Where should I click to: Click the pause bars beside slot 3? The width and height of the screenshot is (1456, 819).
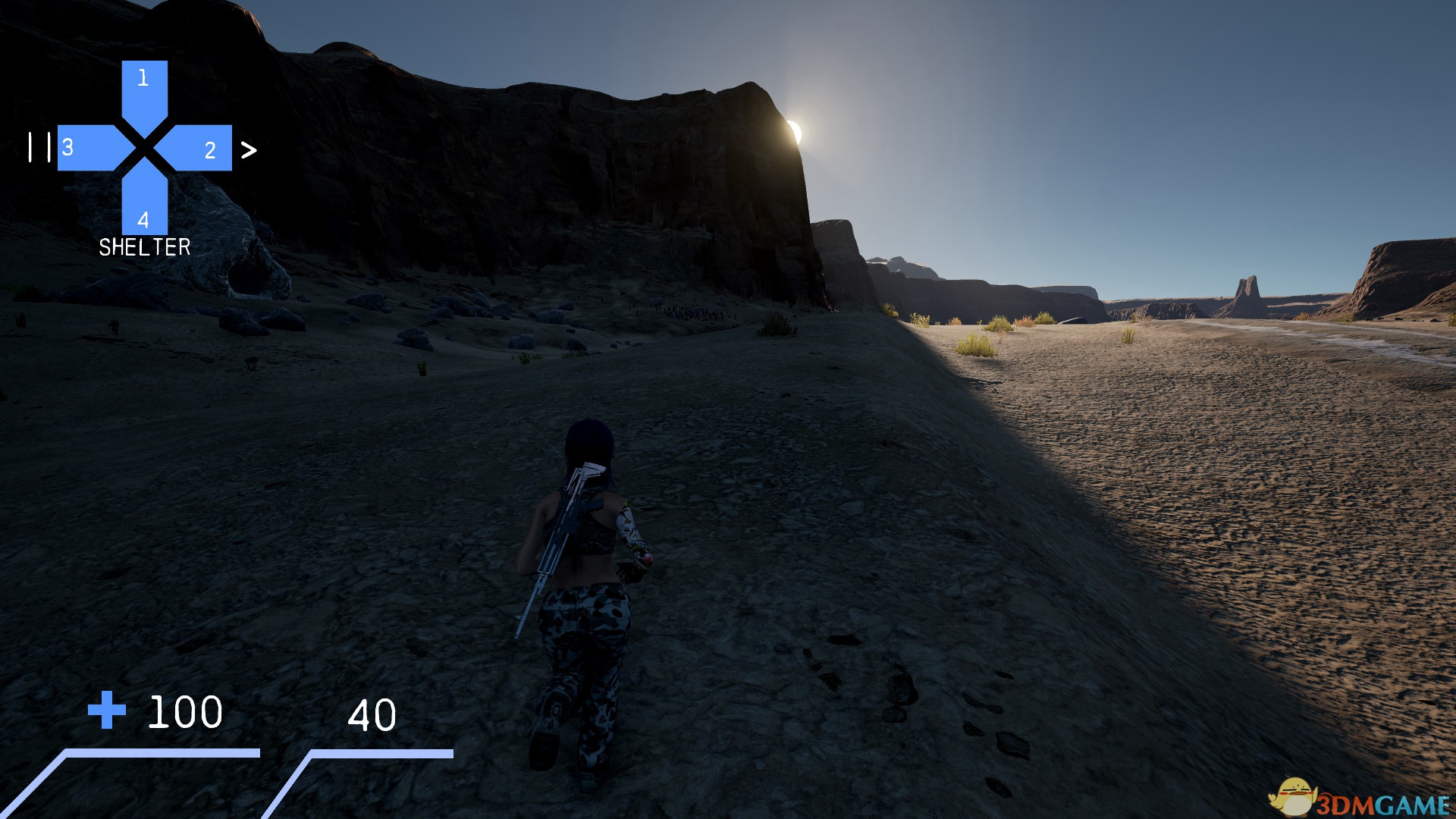point(39,147)
